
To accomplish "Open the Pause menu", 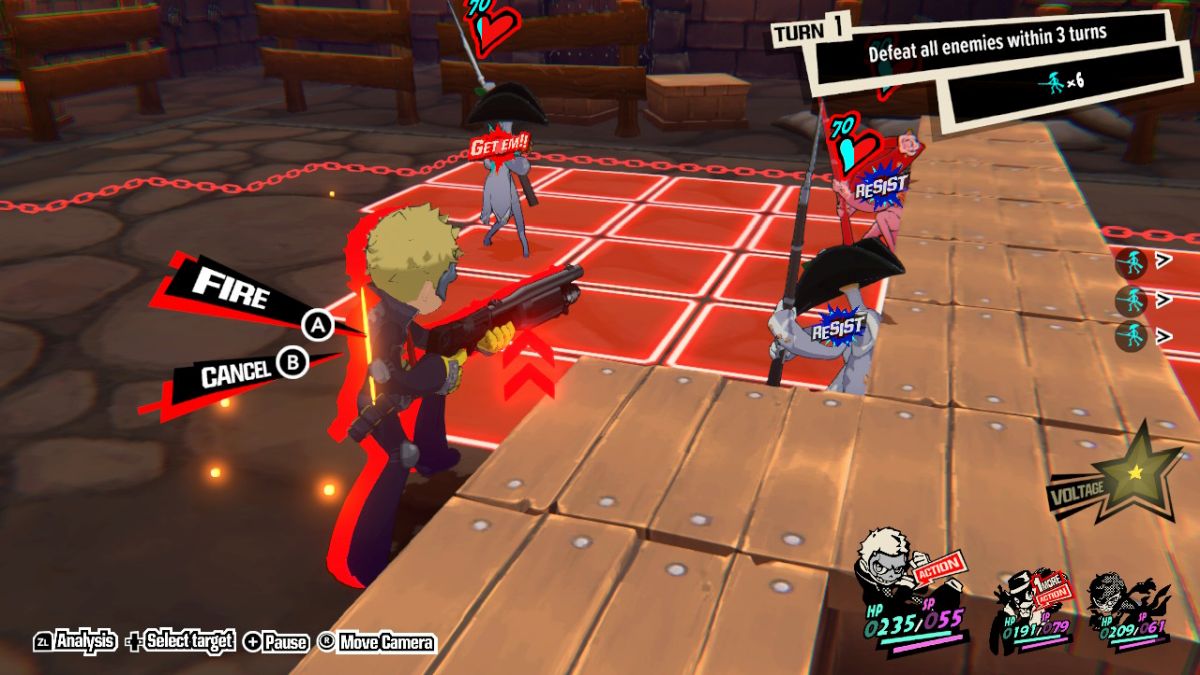I will [276, 642].
